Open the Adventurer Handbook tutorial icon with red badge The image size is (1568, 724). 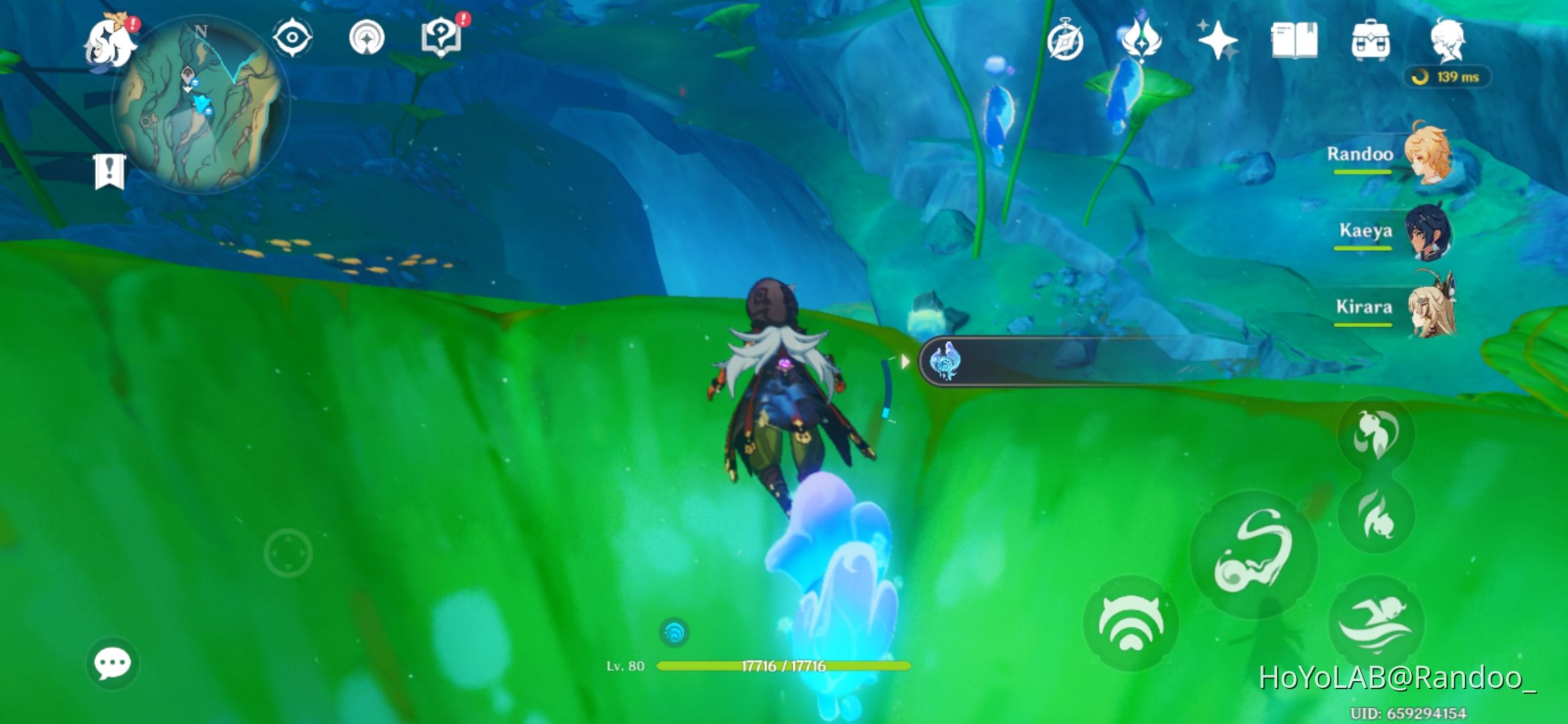pyautogui.click(x=440, y=39)
